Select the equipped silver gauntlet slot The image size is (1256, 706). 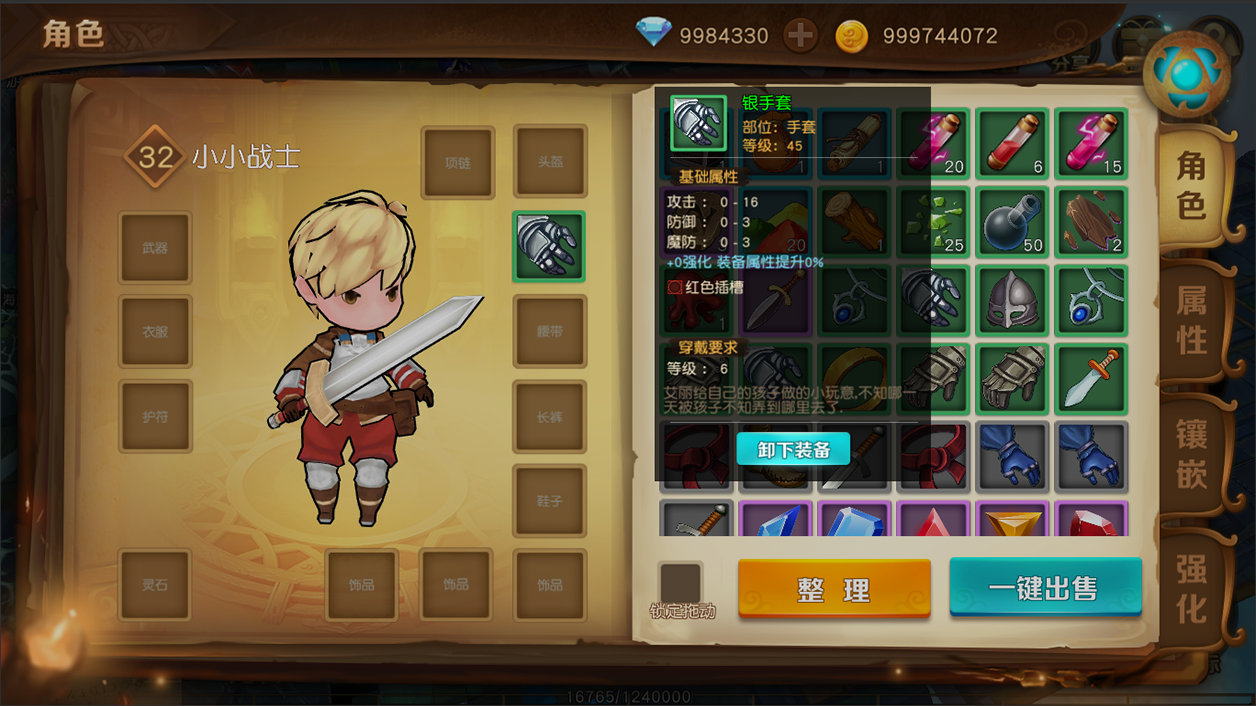click(x=548, y=246)
